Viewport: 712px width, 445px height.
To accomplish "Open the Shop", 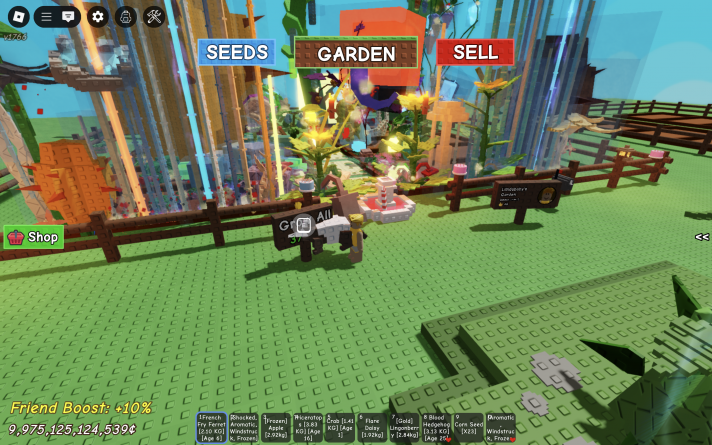I will (x=34, y=237).
